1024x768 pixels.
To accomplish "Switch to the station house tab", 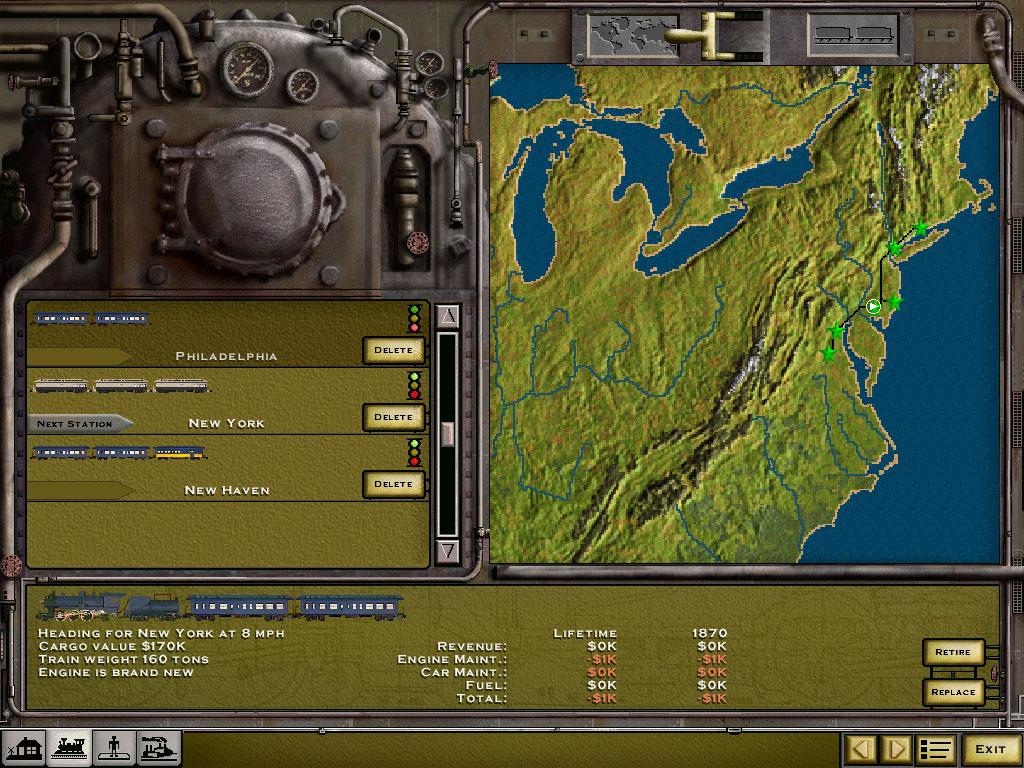I will point(23,748).
